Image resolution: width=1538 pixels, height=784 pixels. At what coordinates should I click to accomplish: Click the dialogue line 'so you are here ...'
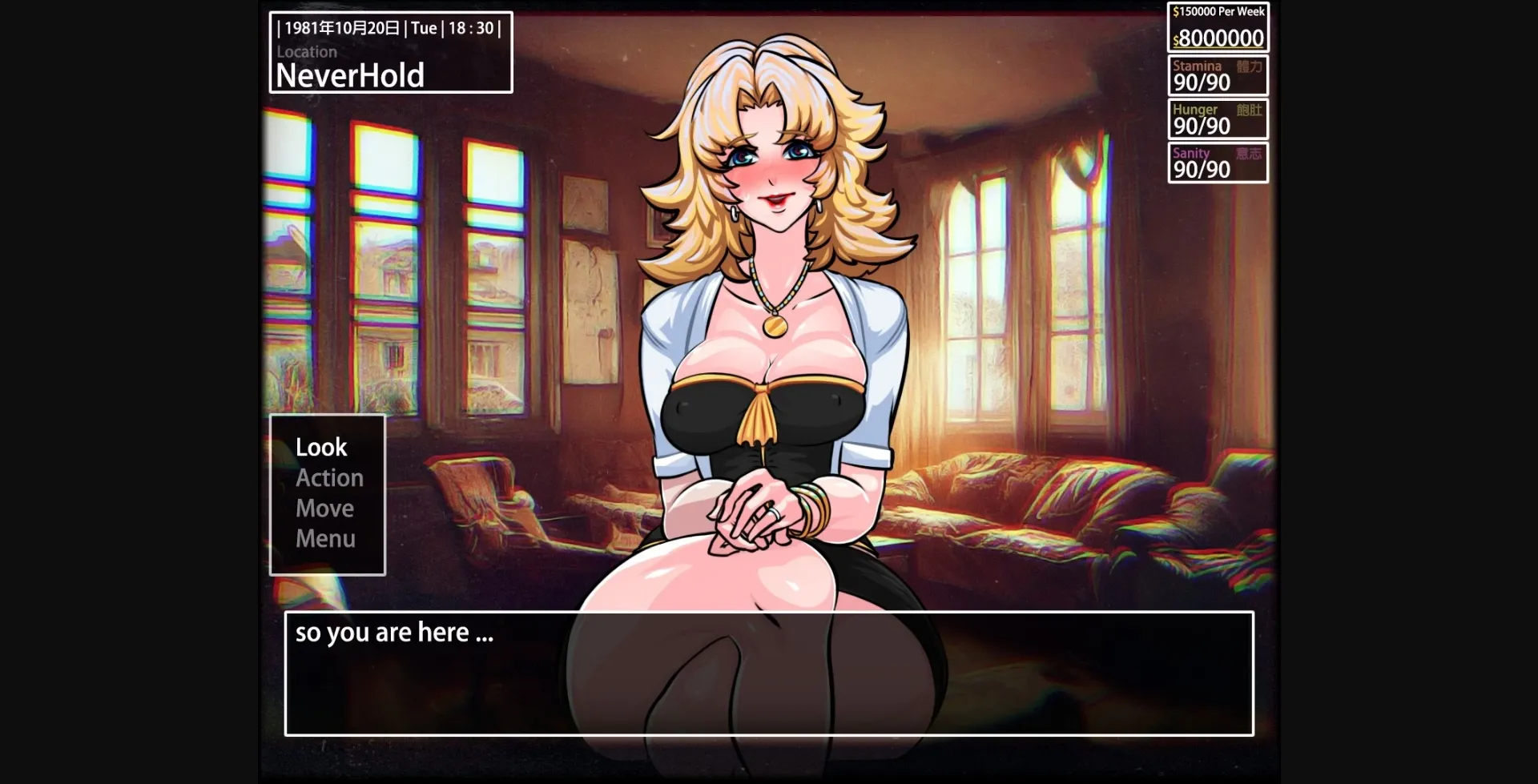click(x=394, y=632)
